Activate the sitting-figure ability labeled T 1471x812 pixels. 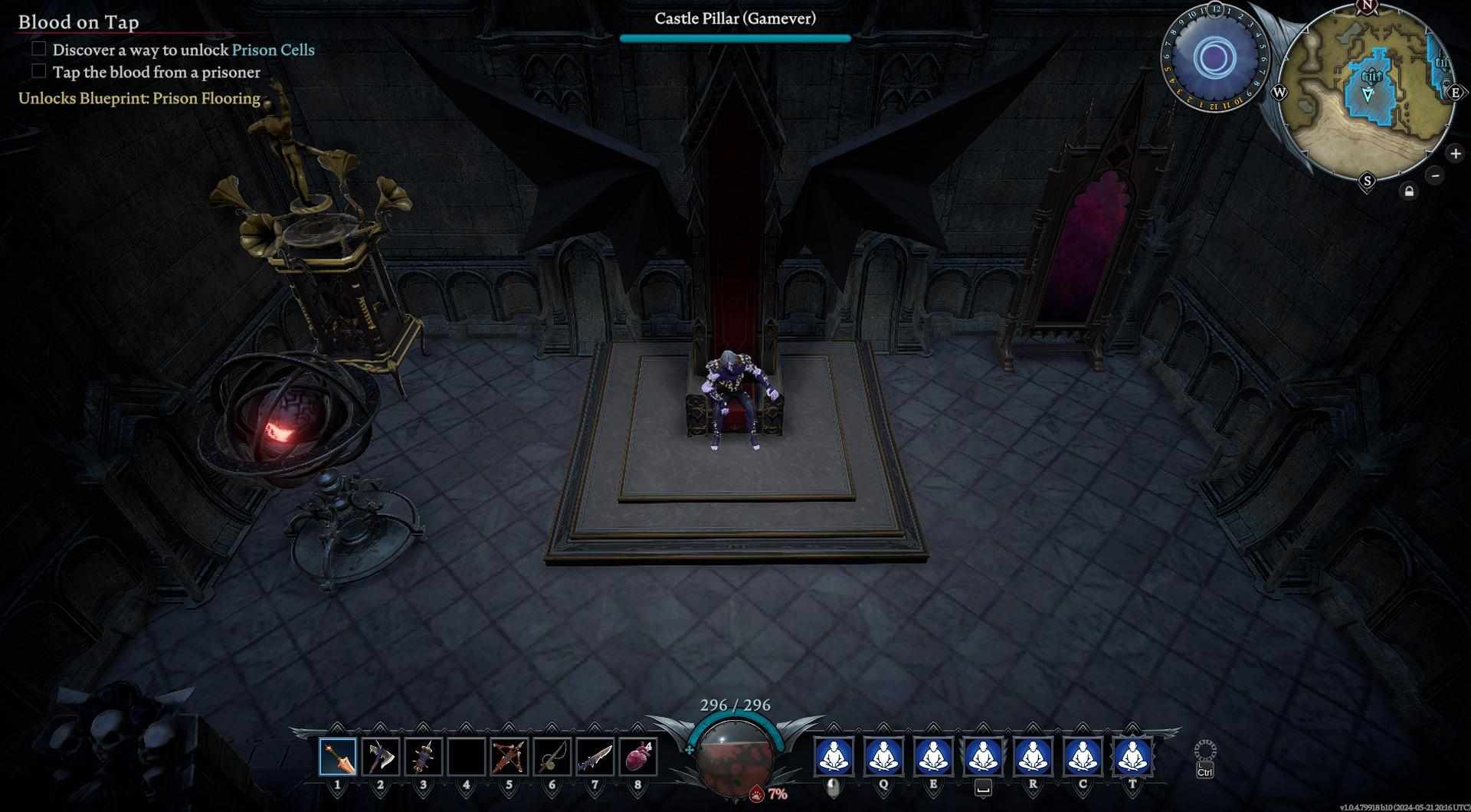point(1132,756)
